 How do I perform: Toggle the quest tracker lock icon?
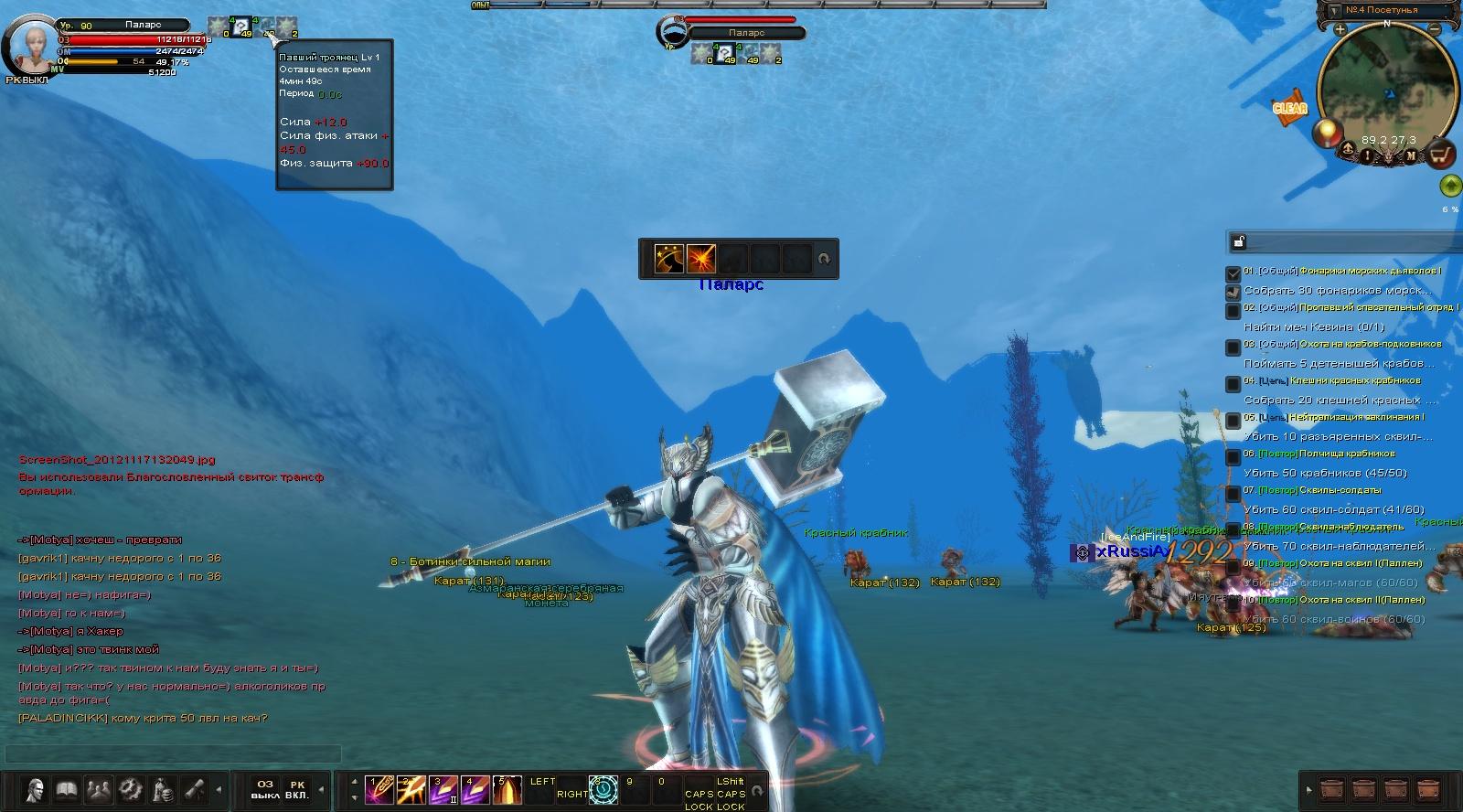coord(1239,241)
